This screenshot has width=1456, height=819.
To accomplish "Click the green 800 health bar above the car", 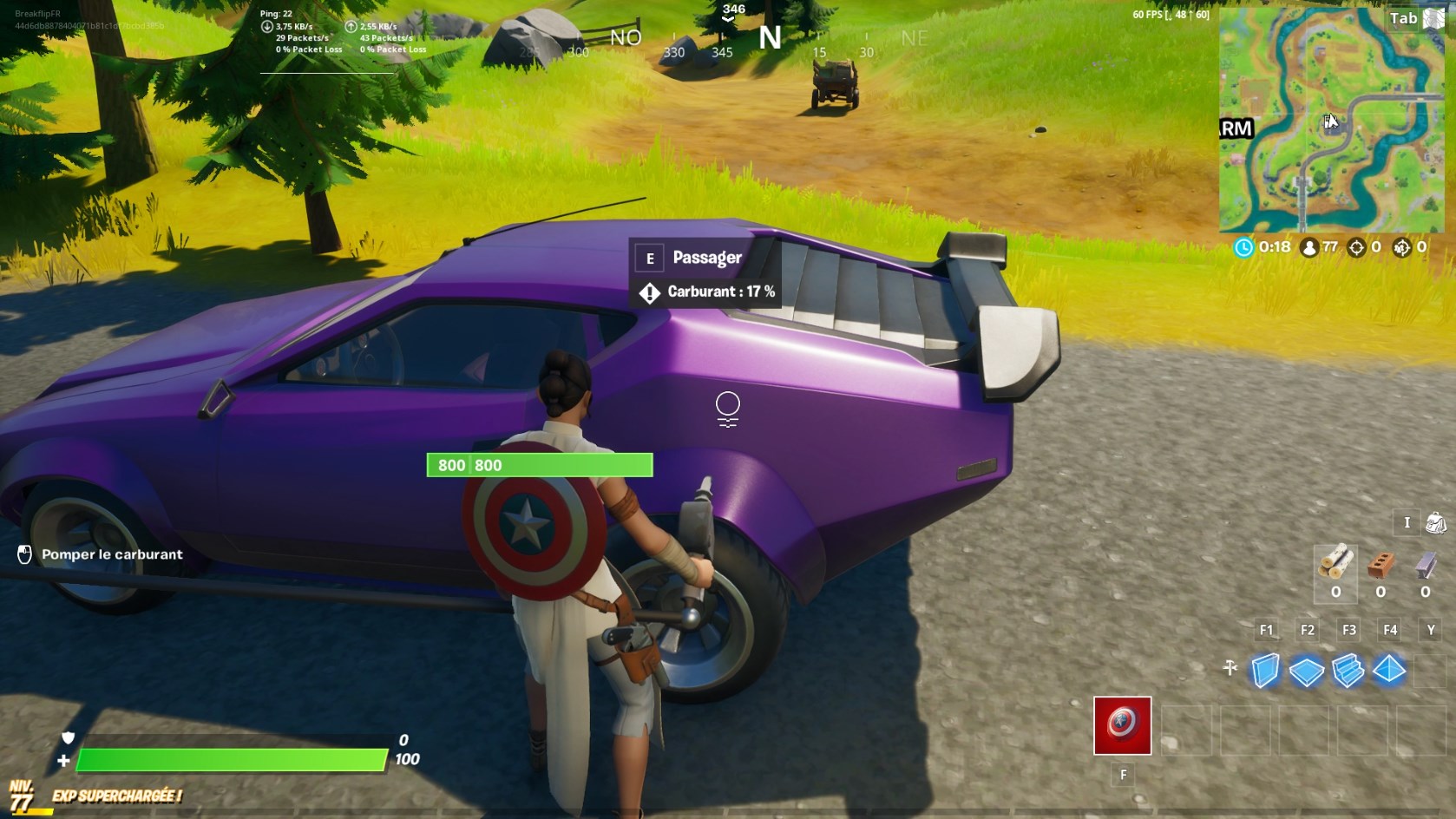I will [x=538, y=464].
